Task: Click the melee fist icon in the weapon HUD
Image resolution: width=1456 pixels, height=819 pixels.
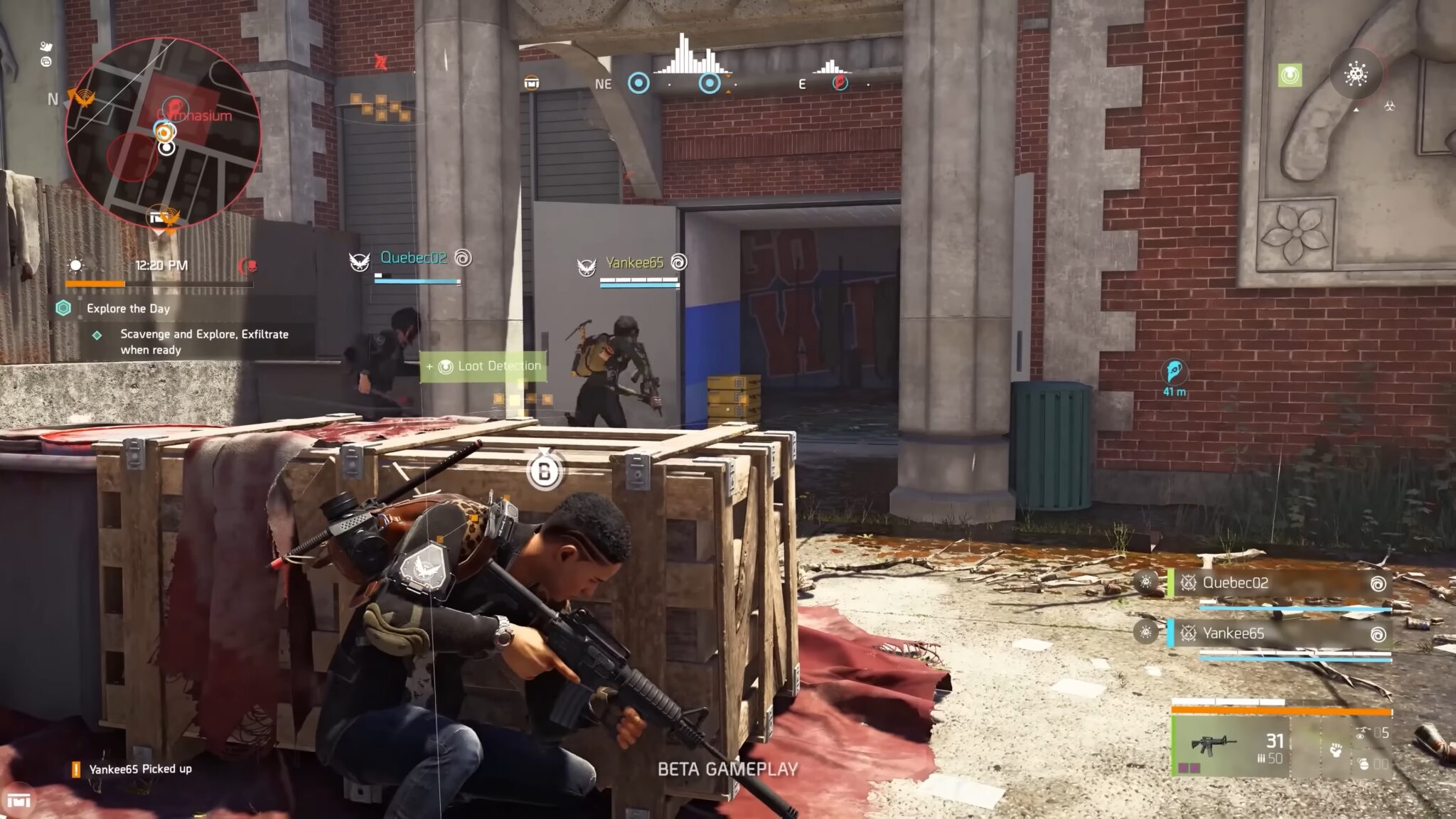Action: click(x=1336, y=751)
